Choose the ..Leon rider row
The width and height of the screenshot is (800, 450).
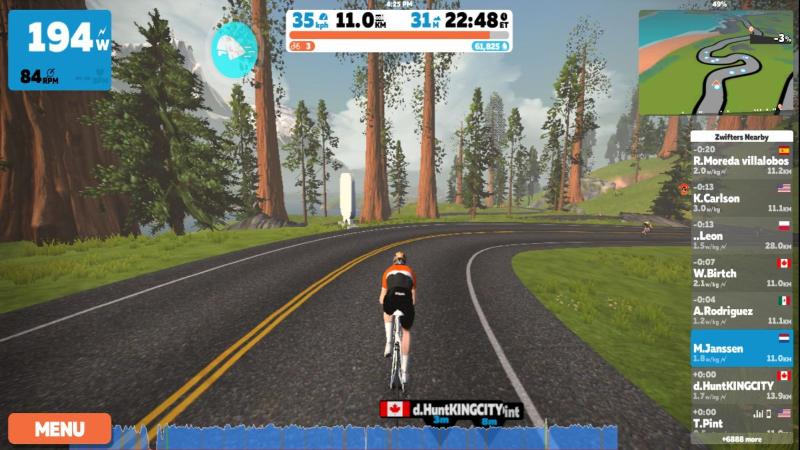pyautogui.click(x=741, y=236)
